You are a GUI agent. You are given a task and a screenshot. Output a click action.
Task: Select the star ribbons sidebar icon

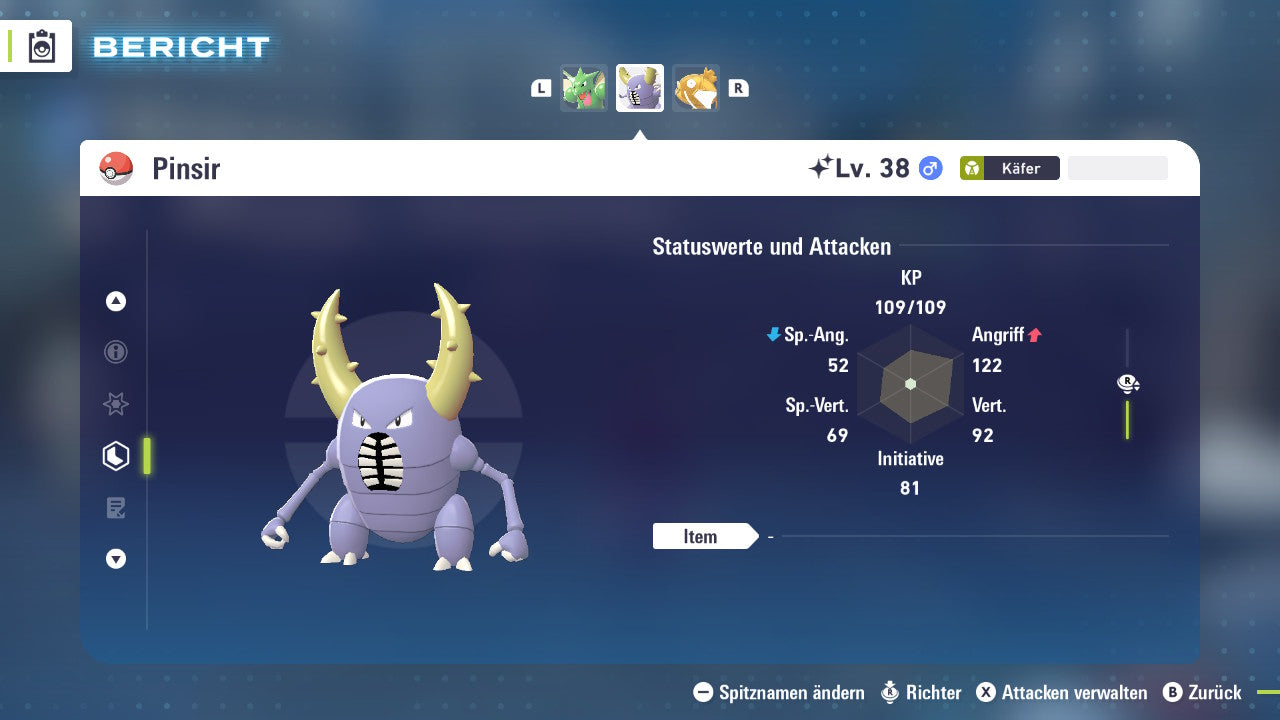click(115, 404)
